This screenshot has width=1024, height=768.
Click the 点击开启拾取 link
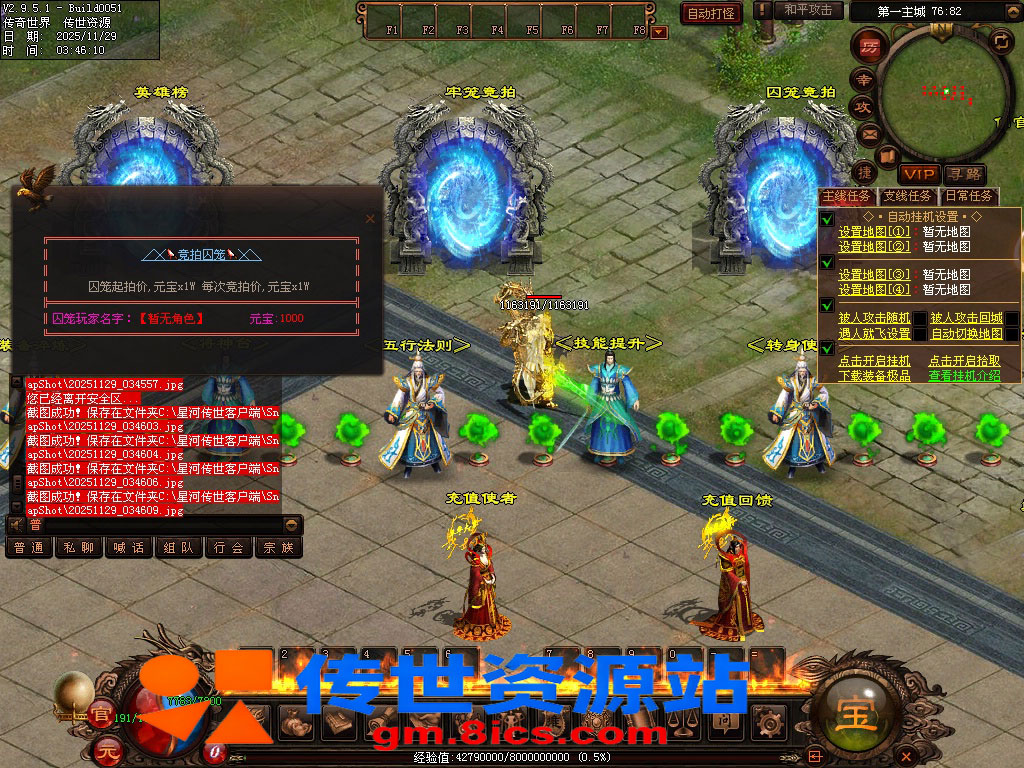[x=964, y=361]
